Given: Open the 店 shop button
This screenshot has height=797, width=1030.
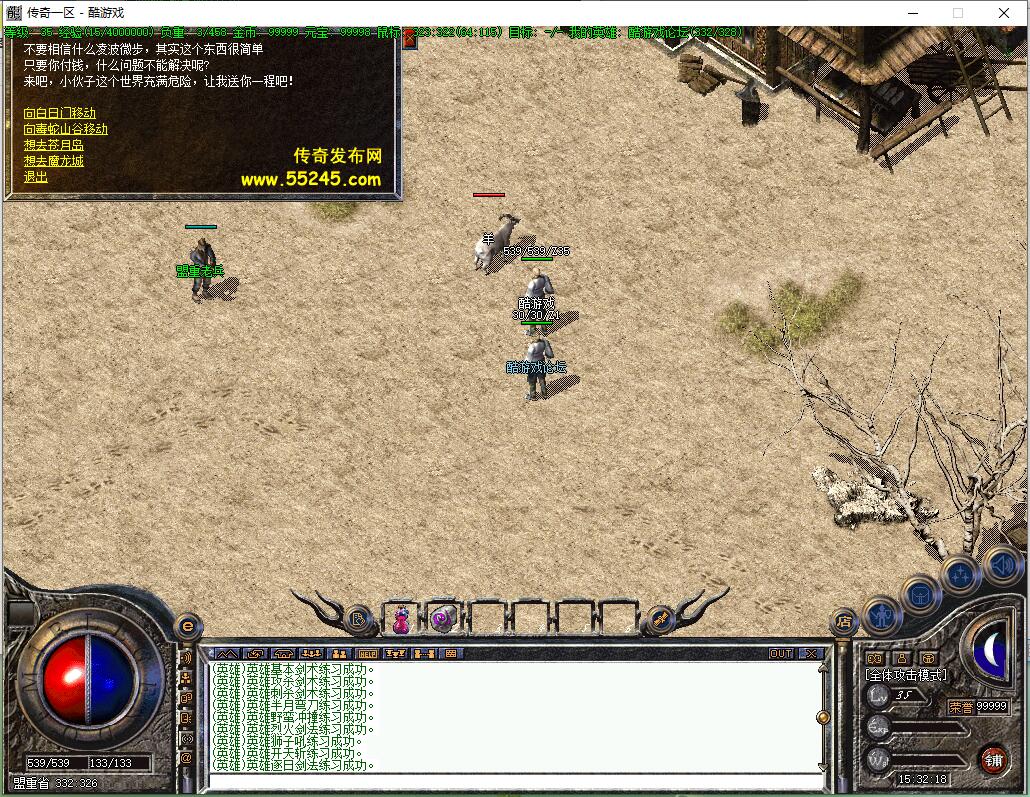Looking at the screenshot, I should click(844, 622).
